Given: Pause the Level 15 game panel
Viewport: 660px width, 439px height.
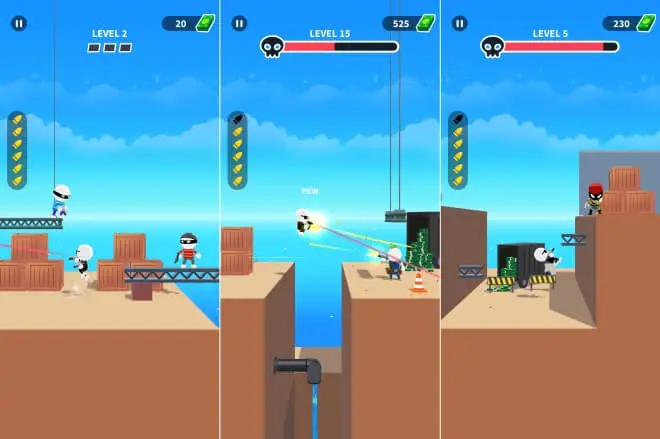Looking at the screenshot, I should [x=238, y=23].
